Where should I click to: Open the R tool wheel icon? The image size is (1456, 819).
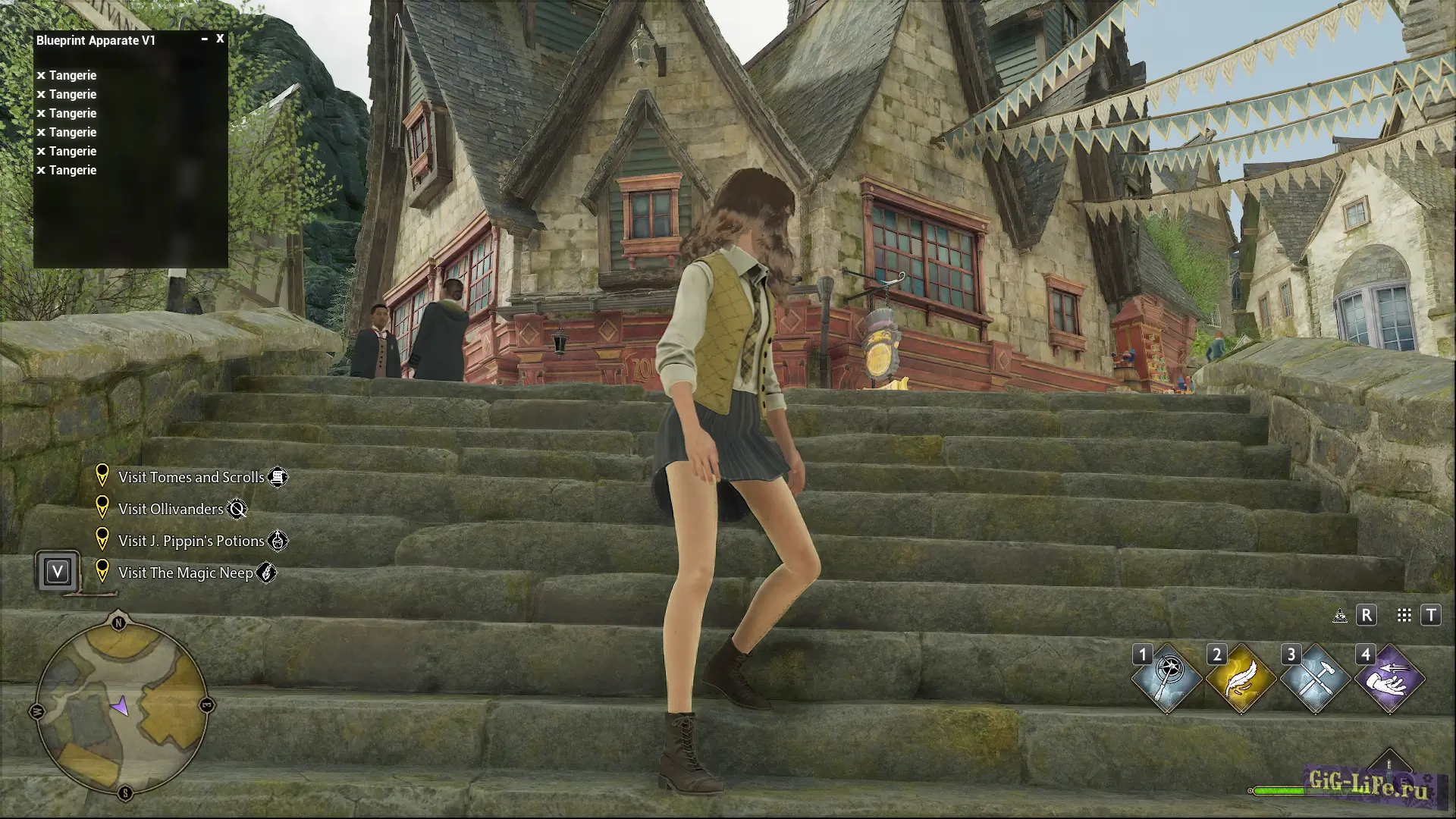click(x=1367, y=616)
